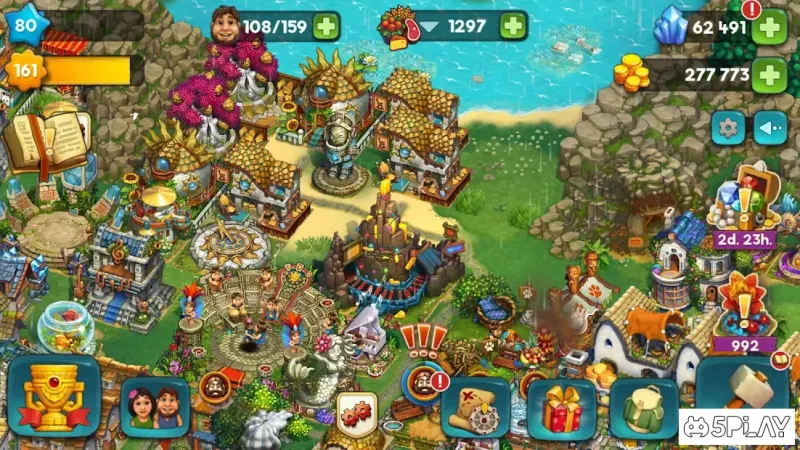Add more villagers with the green plus

pyautogui.click(x=325, y=25)
